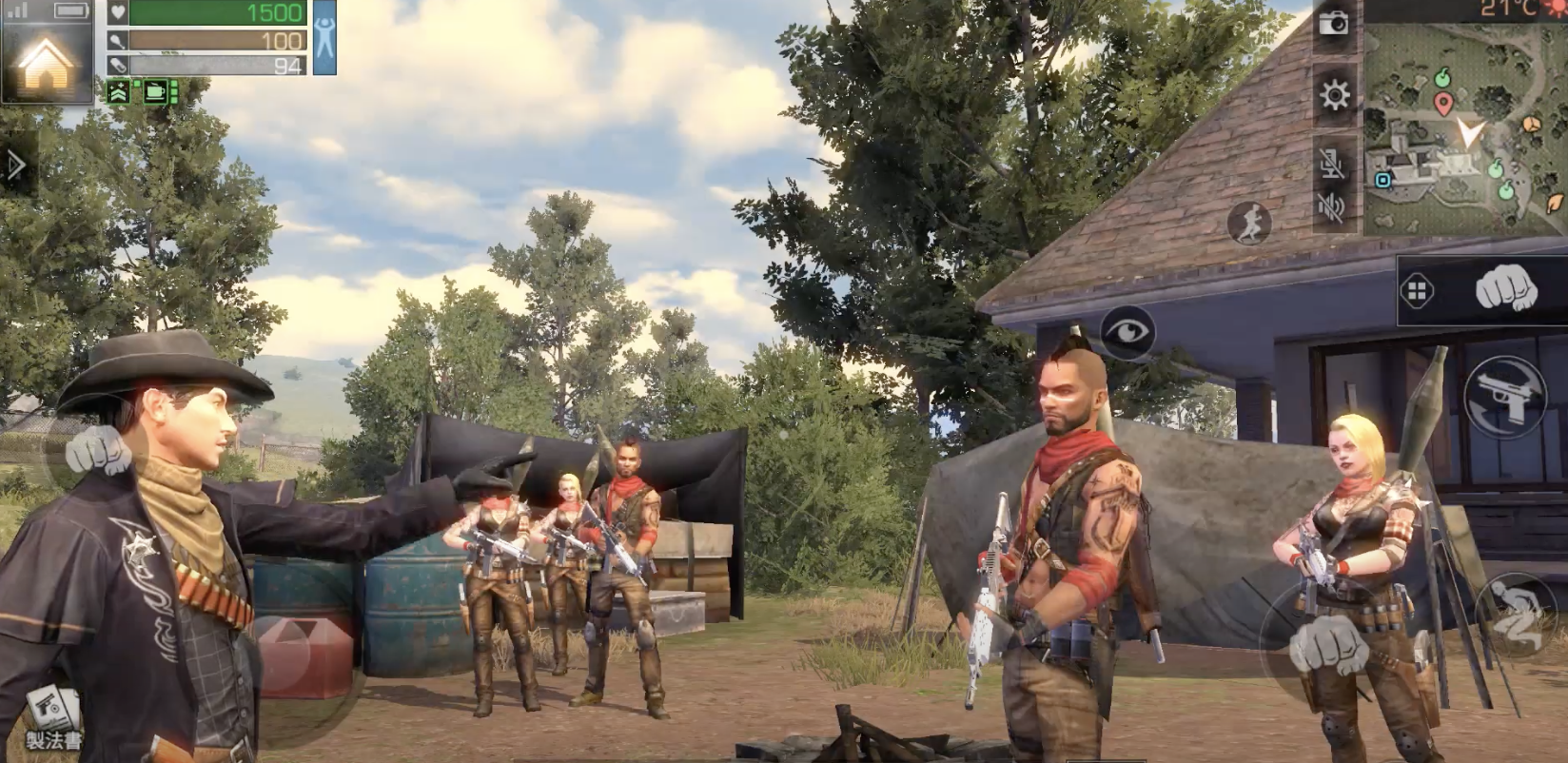The width and height of the screenshot is (1568, 763).
Task: Select the red pin marker on the minimap
Action: coord(1443,104)
